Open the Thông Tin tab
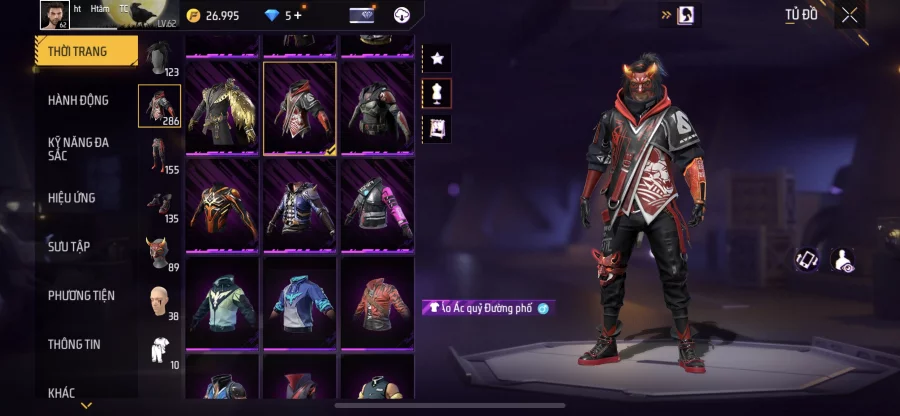 click(72, 344)
